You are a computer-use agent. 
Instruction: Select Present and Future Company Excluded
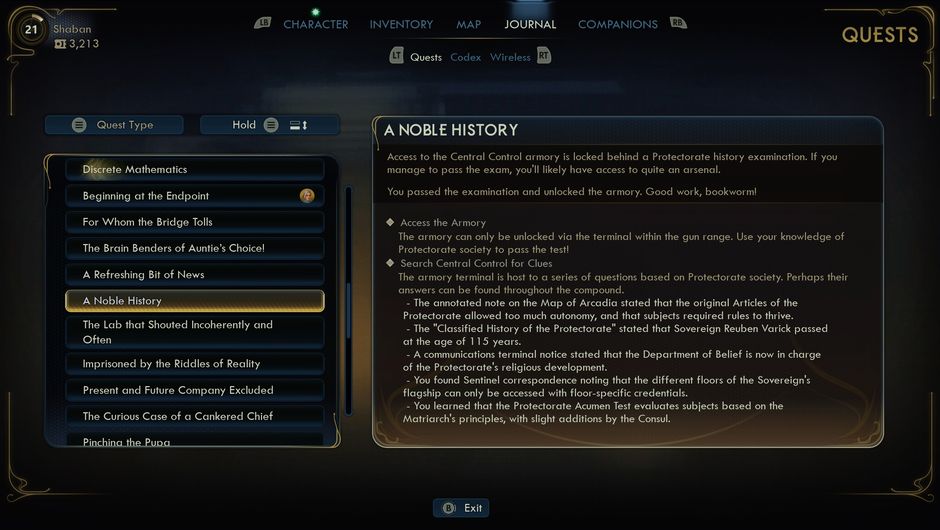tap(195, 390)
